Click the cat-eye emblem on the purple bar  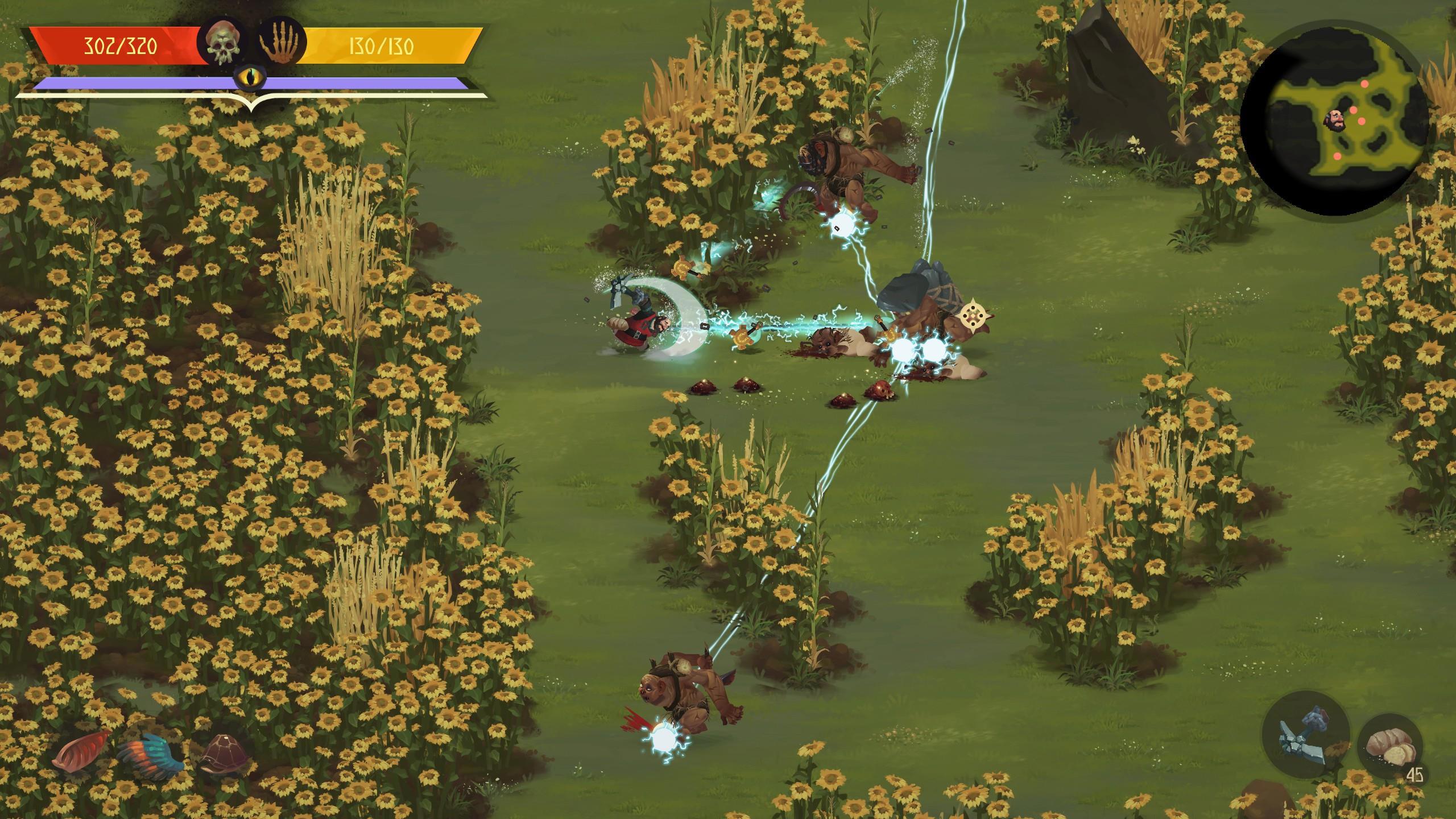point(251,77)
